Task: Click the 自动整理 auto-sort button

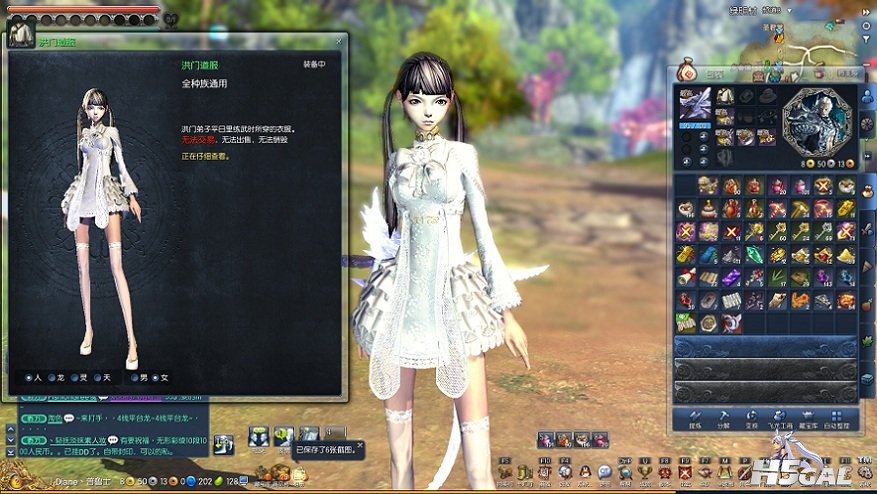Action: click(839, 418)
